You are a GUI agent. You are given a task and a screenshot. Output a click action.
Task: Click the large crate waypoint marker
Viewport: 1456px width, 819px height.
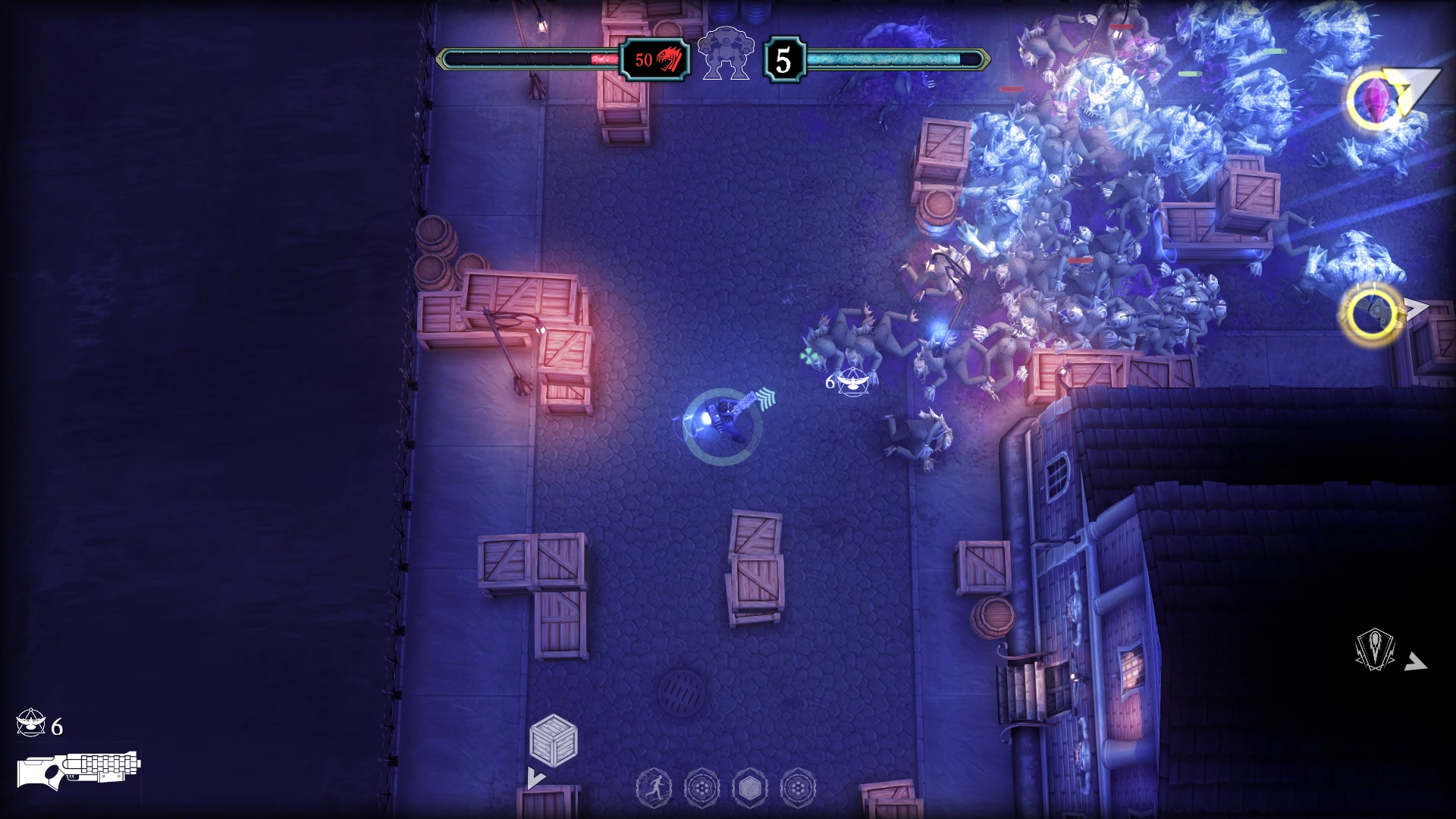(554, 740)
